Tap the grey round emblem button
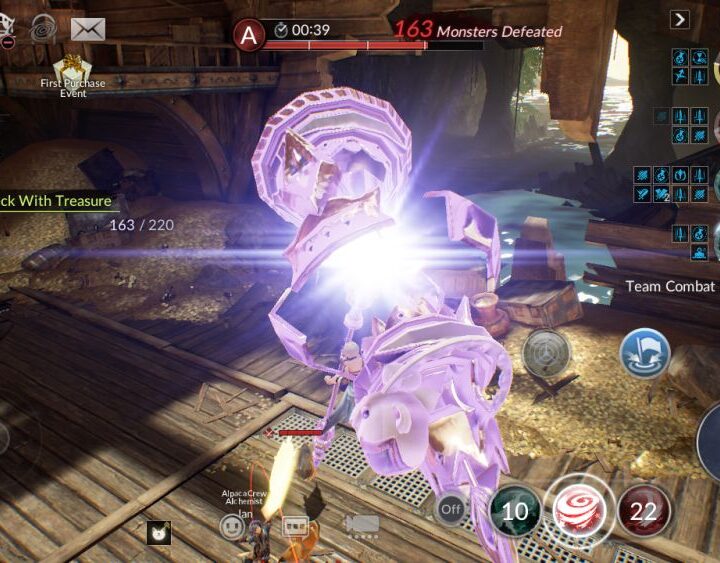The image size is (720, 563). tap(546, 353)
